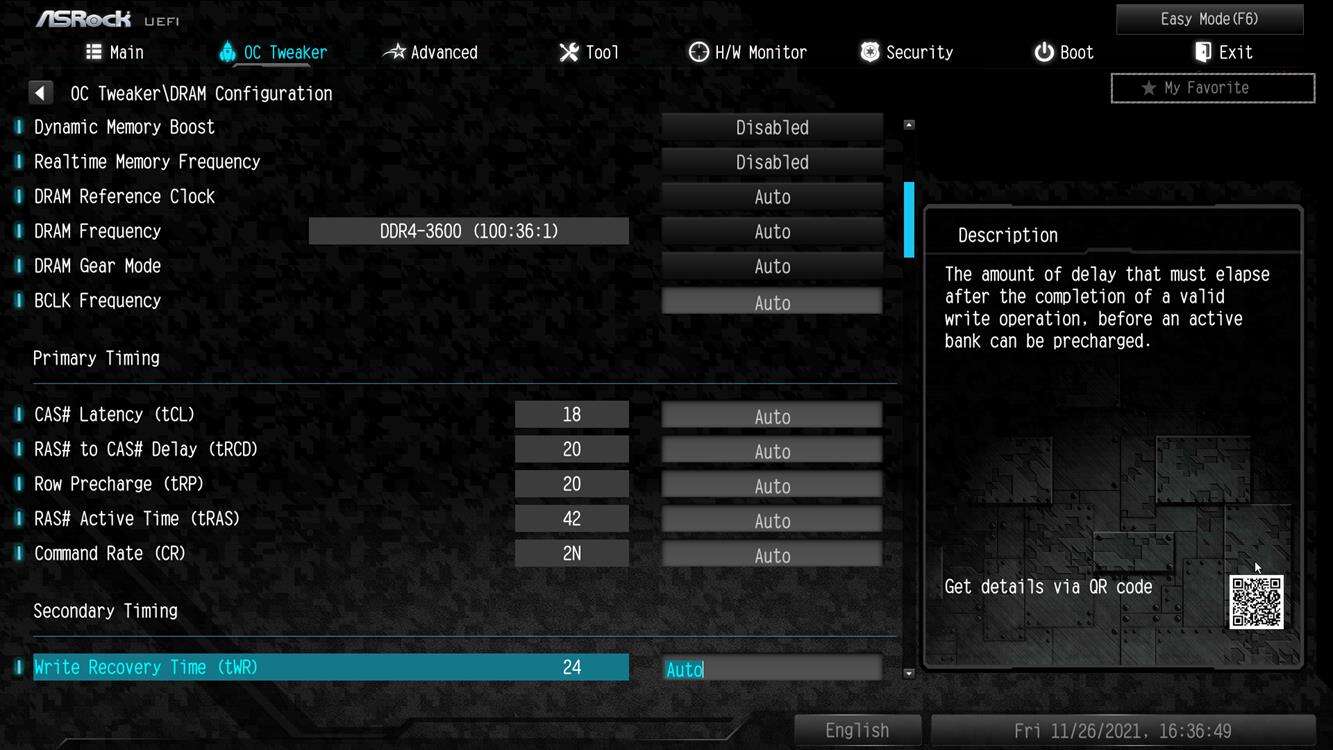Click the H/W Monitor globe icon
Screen dimensions: 1333x750
point(697,51)
